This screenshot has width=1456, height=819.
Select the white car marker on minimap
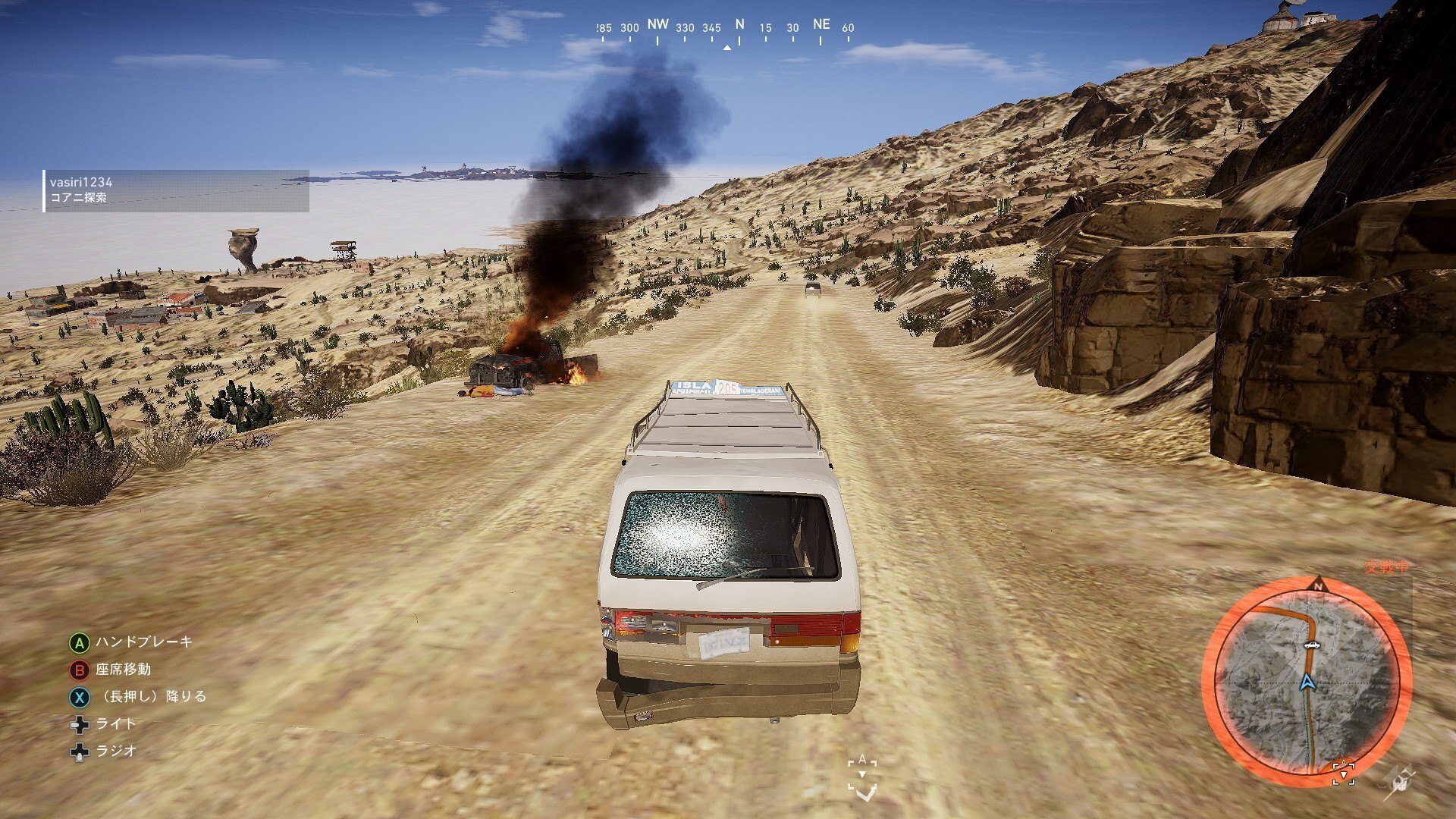(x=1310, y=645)
